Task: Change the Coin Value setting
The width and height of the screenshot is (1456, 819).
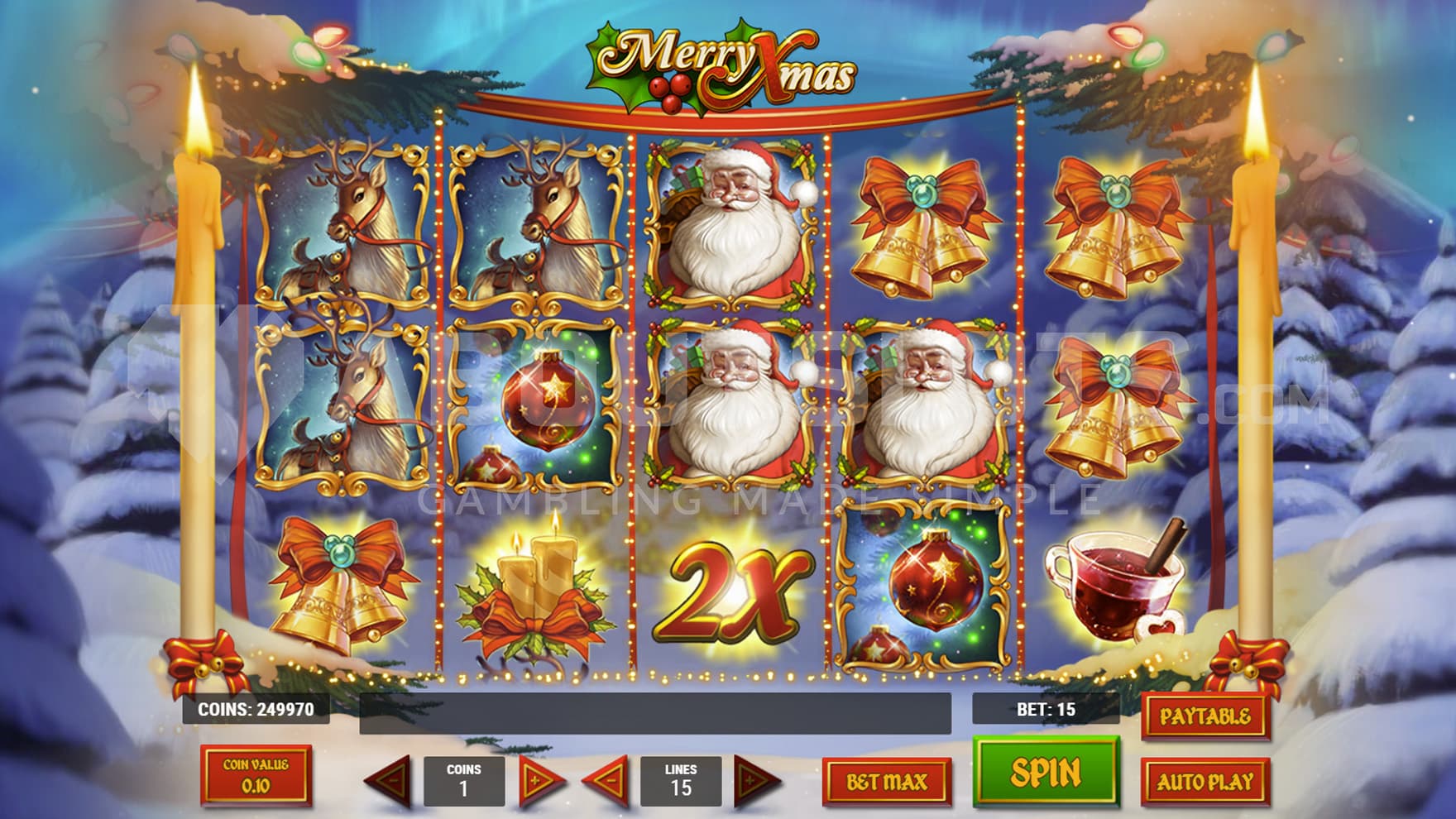Action: [x=256, y=775]
